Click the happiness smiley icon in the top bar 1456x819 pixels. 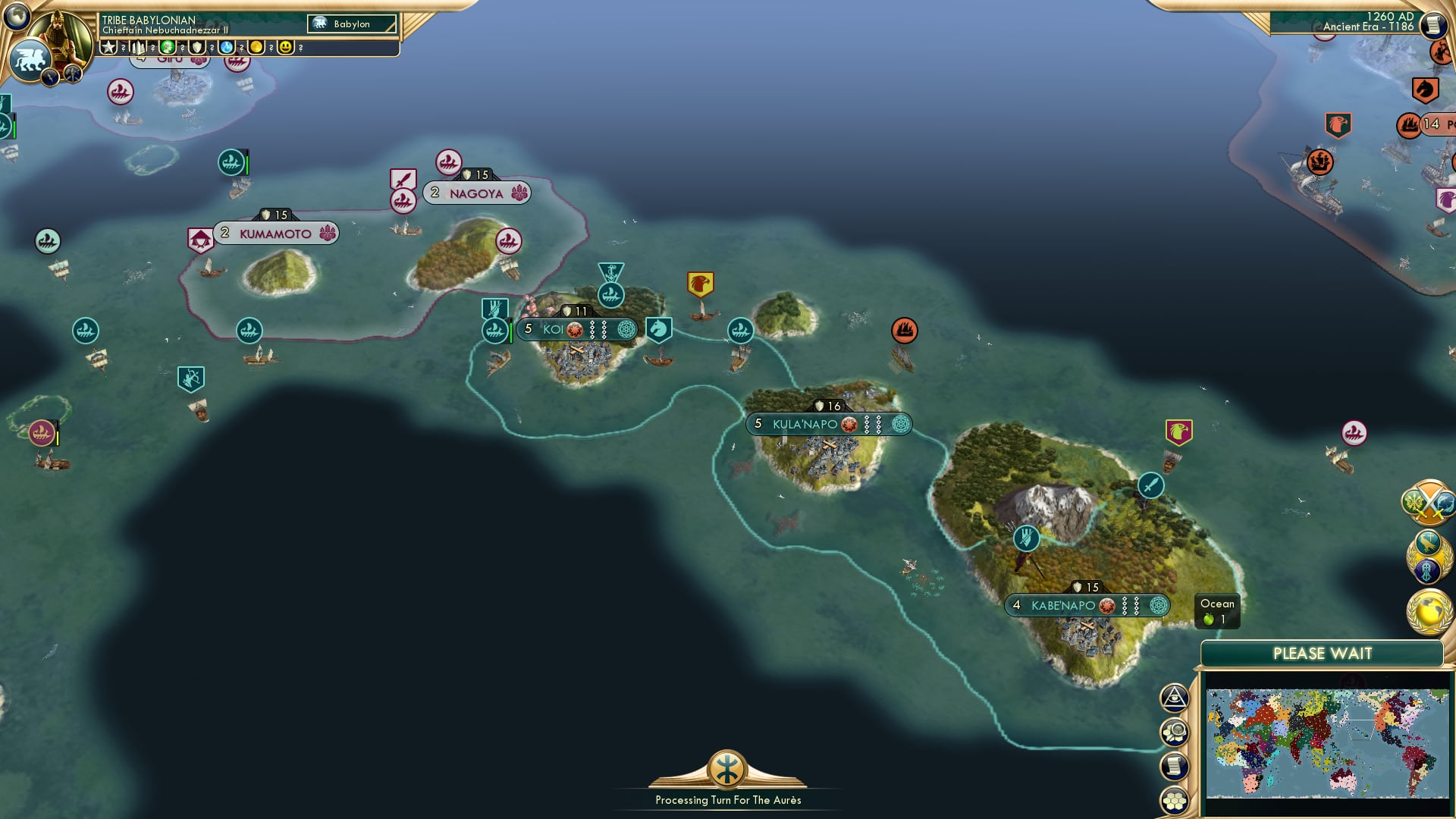point(285,47)
